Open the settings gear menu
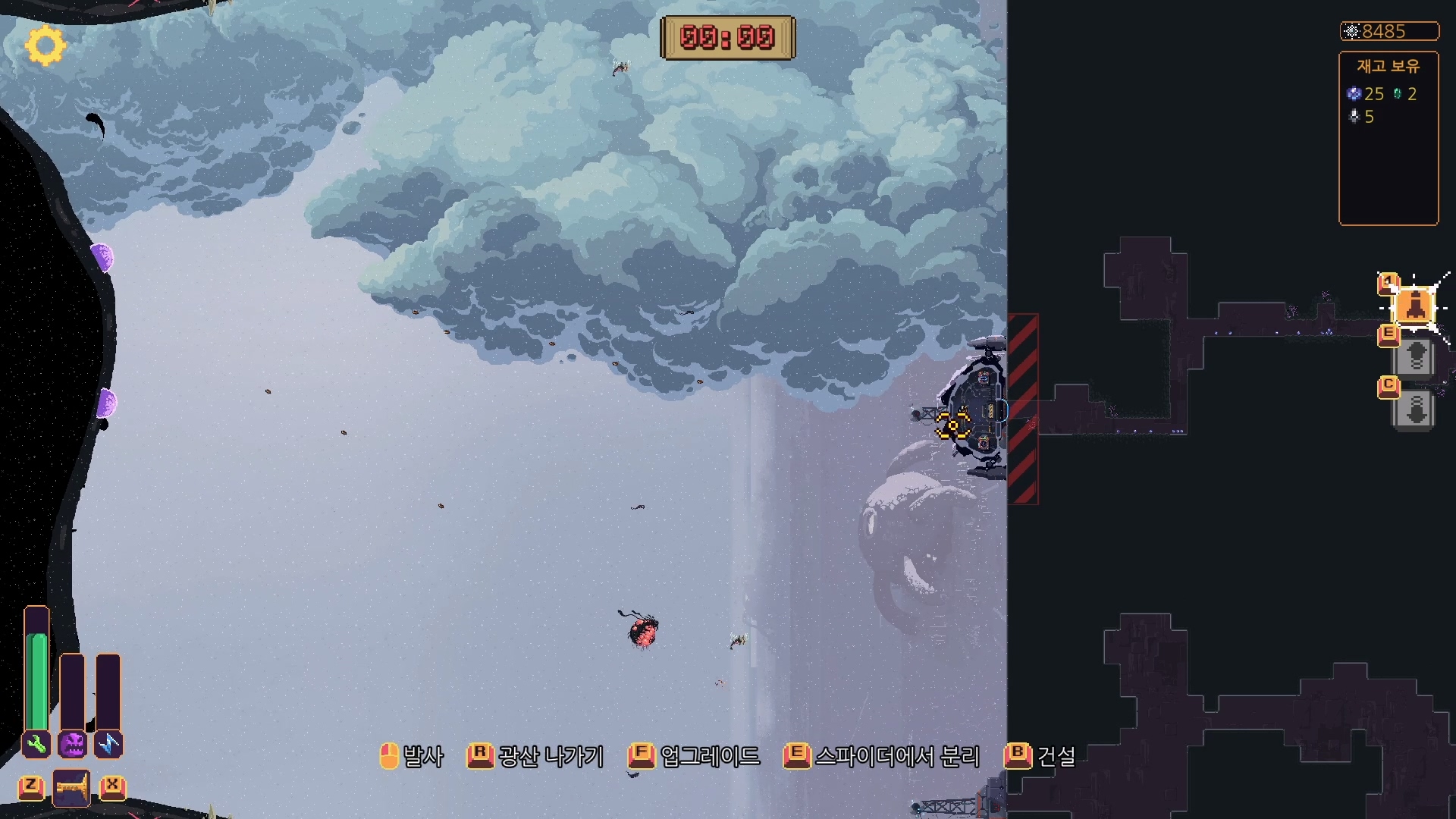The width and height of the screenshot is (1456, 819). 45,45
